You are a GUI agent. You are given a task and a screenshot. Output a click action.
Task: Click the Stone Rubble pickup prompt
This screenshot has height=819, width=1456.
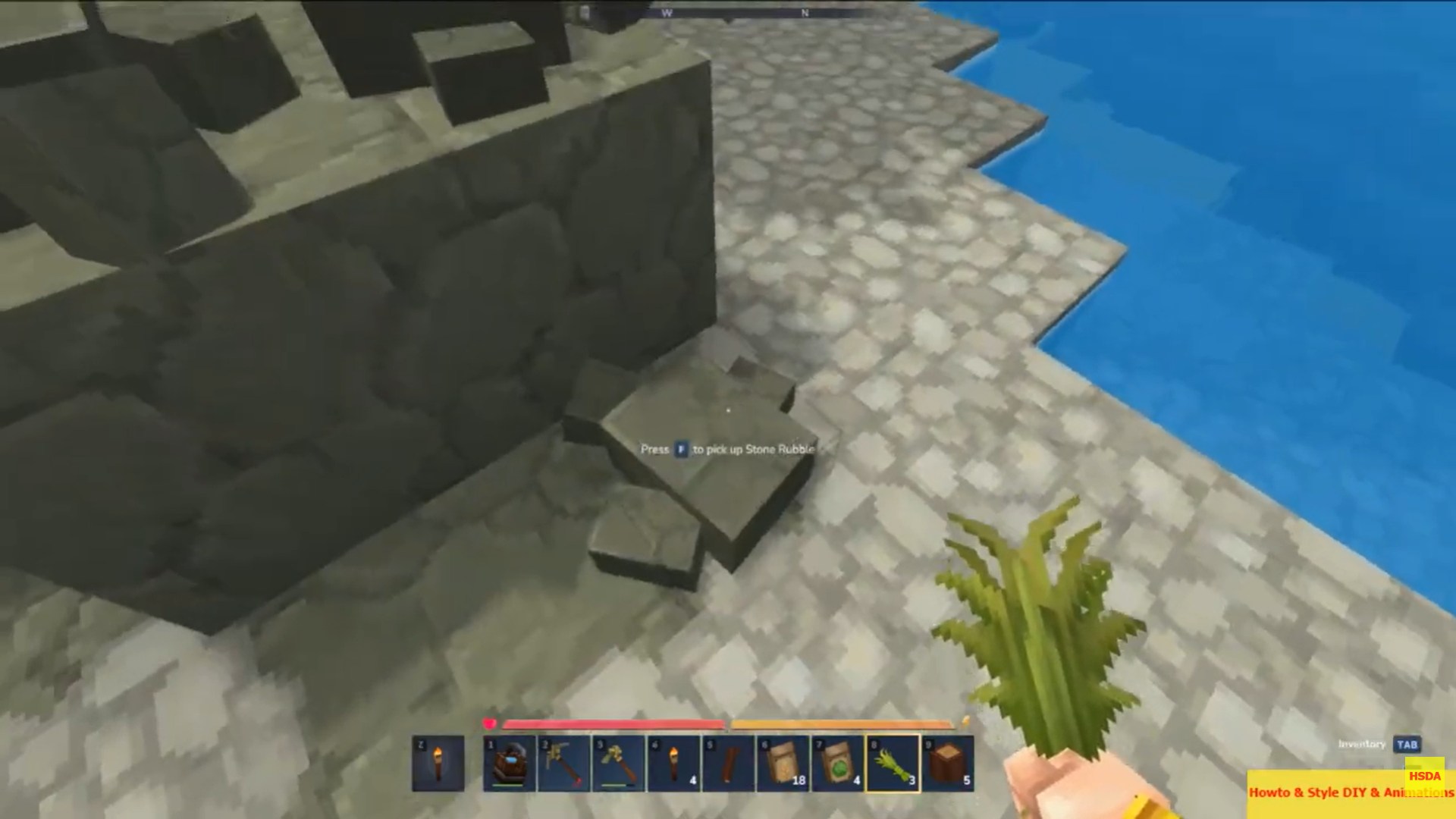(x=727, y=449)
